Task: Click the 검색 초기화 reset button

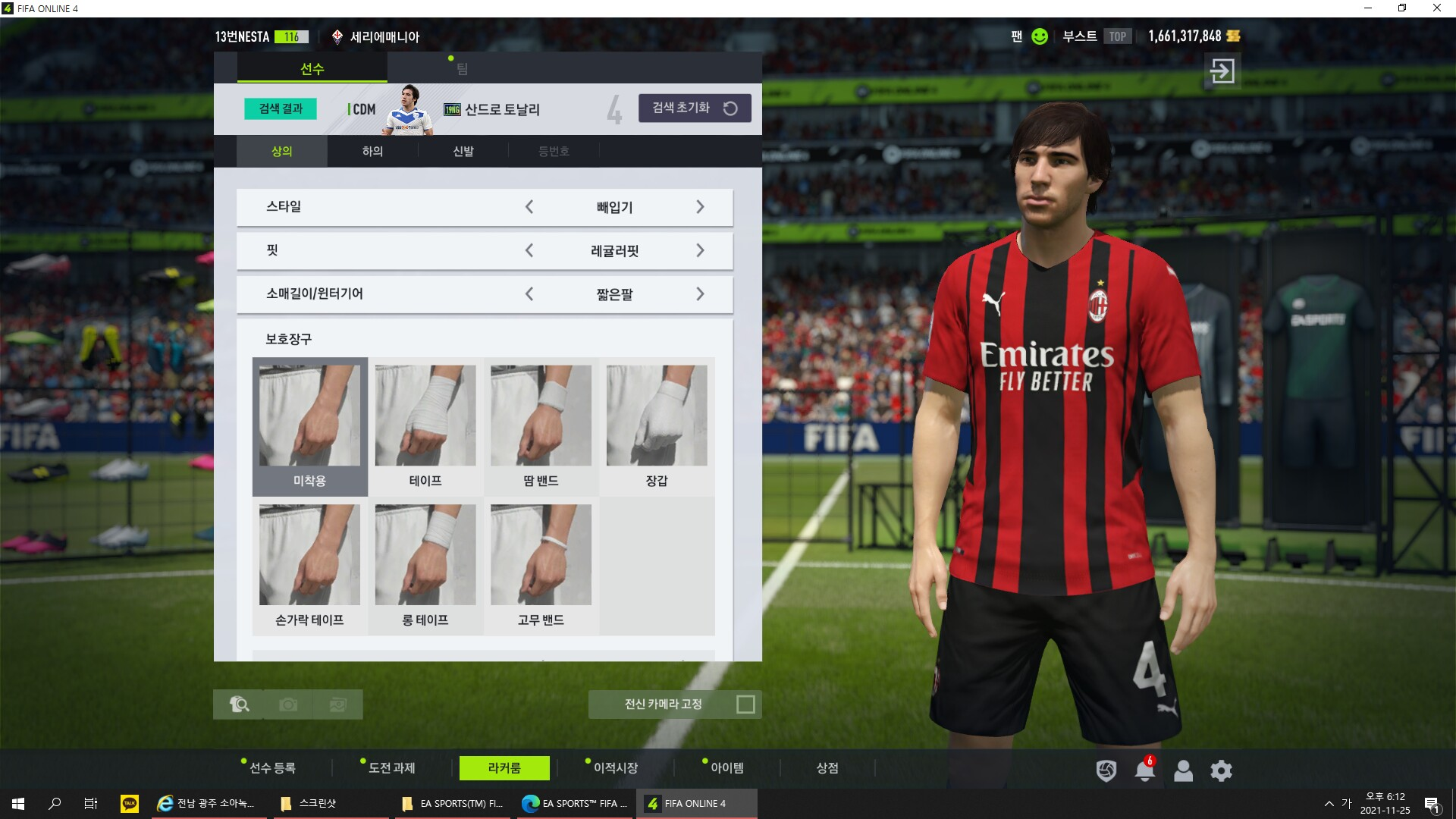Action: (695, 108)
